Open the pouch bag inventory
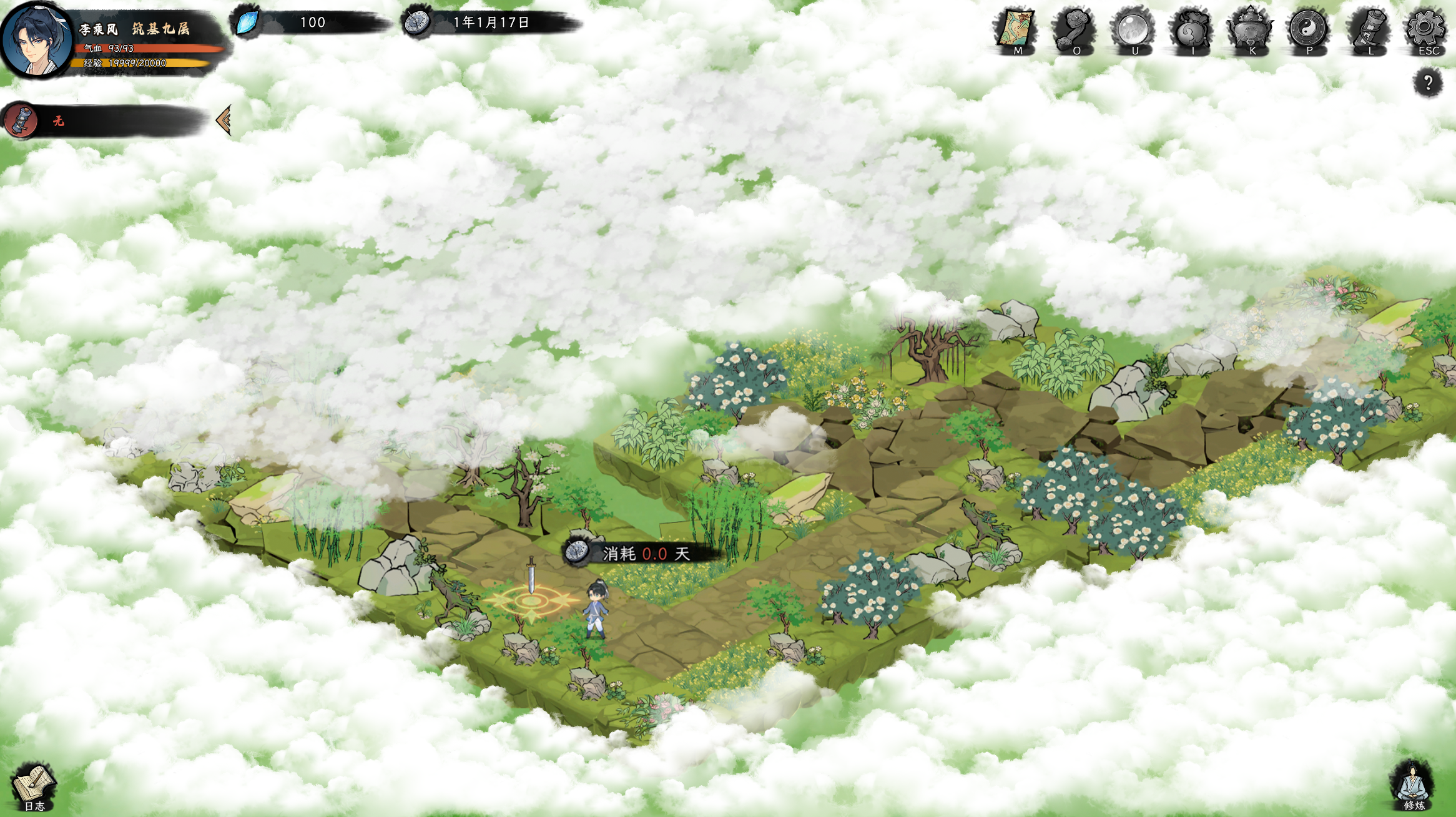Image resolution: width=1456 pixels, height=817 pixels. coord(1191,29)
